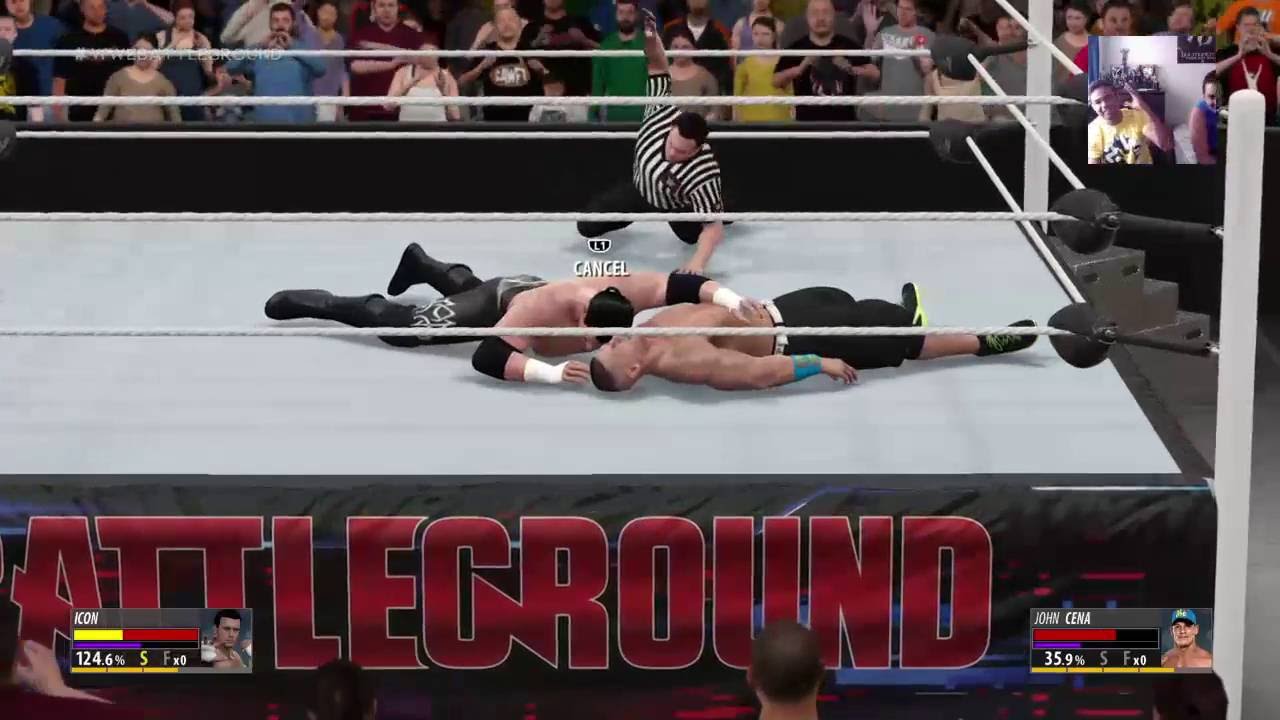Expand the ICON player HUD panel
Viewport: 1280px width, 720px height.
coord(160,640)
